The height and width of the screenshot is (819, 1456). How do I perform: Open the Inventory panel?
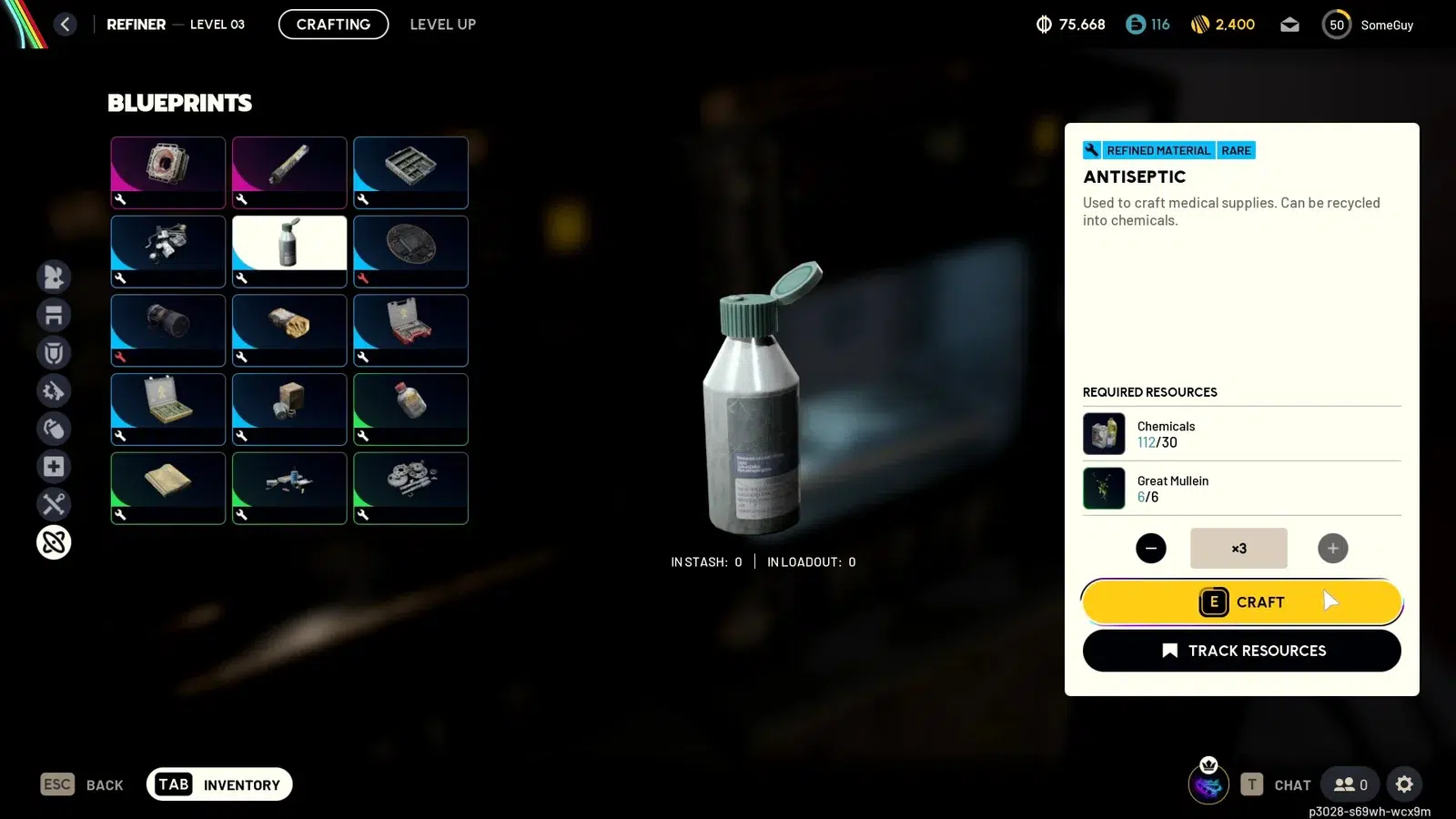coord(219,784)
